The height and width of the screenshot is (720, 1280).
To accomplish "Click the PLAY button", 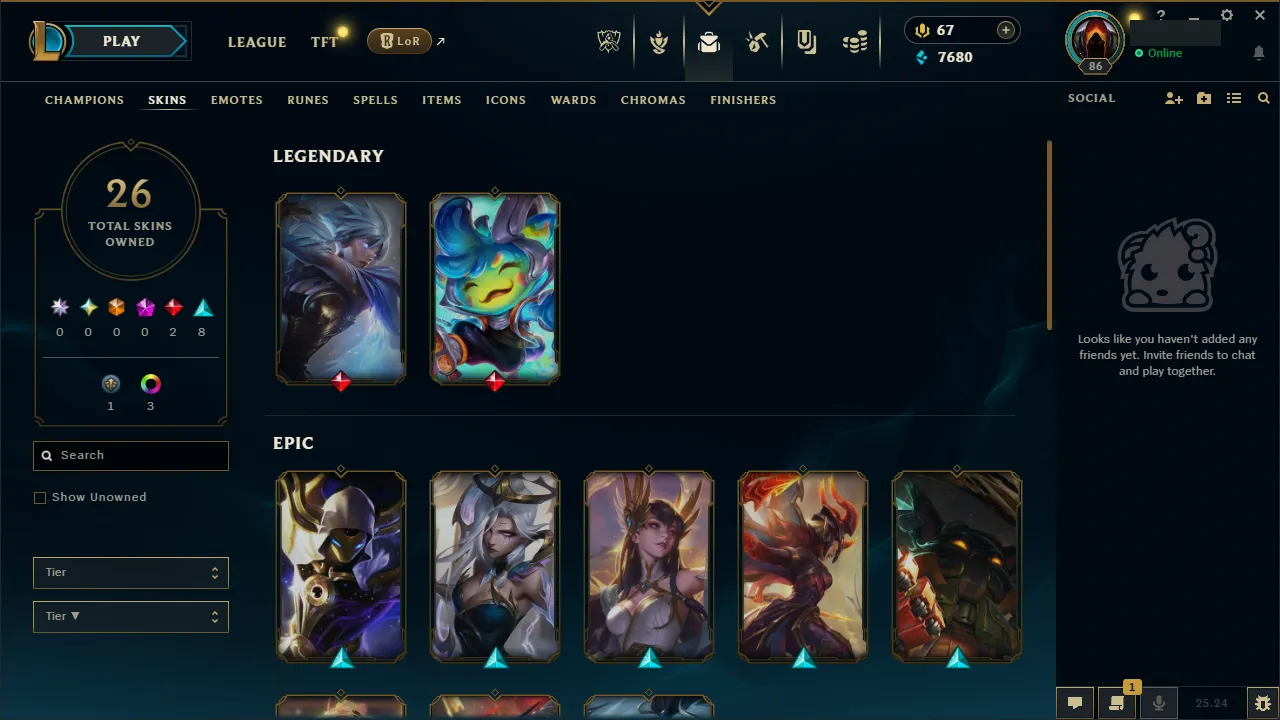I will click(x=121, y=41).
